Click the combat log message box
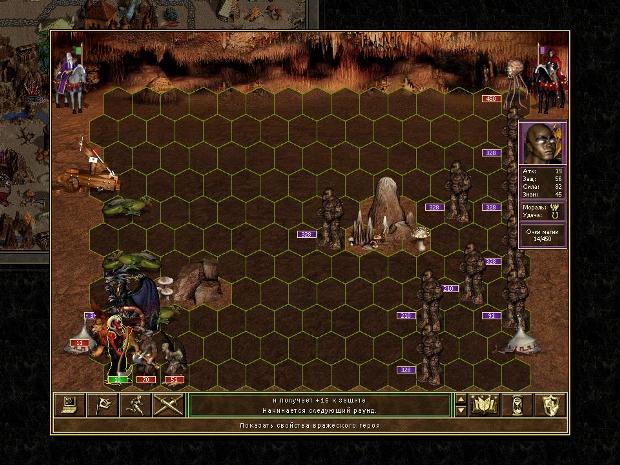Image resolution: width=620 pixels, height=465 pixels. click(x=320, y=405)
